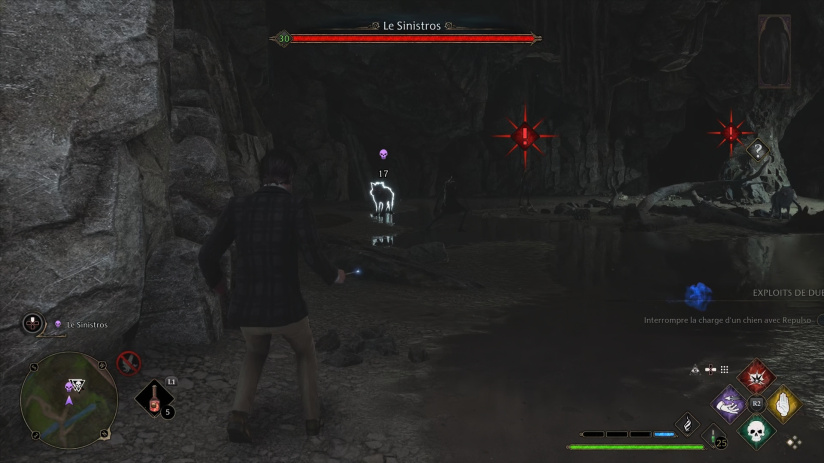Cast the purple summoning hand spell
The width and height of the screenshot is (824, 463).
pos(729,405)
